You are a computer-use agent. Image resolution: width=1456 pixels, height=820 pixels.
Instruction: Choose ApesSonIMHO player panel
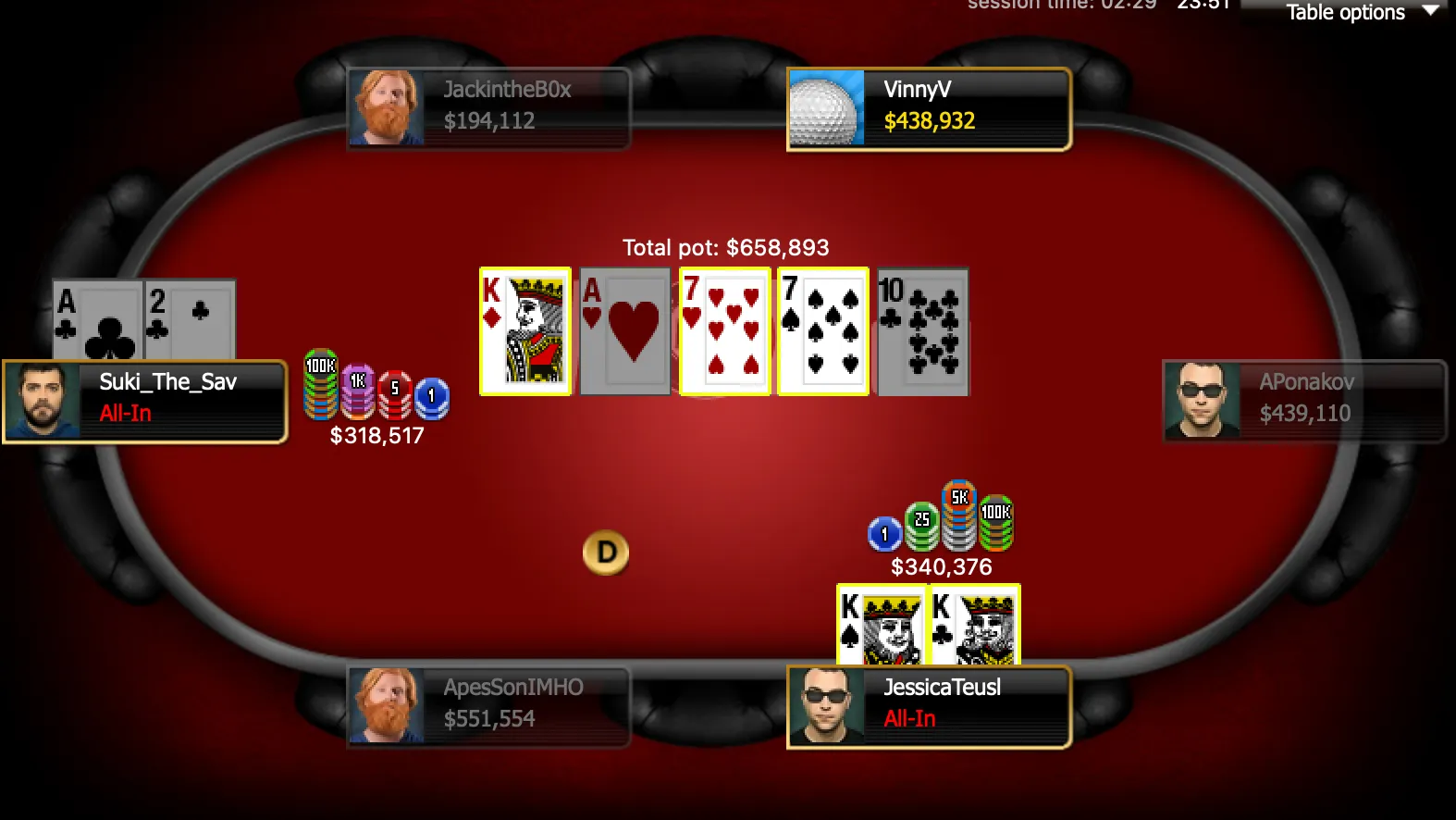[x=488, y=705]
